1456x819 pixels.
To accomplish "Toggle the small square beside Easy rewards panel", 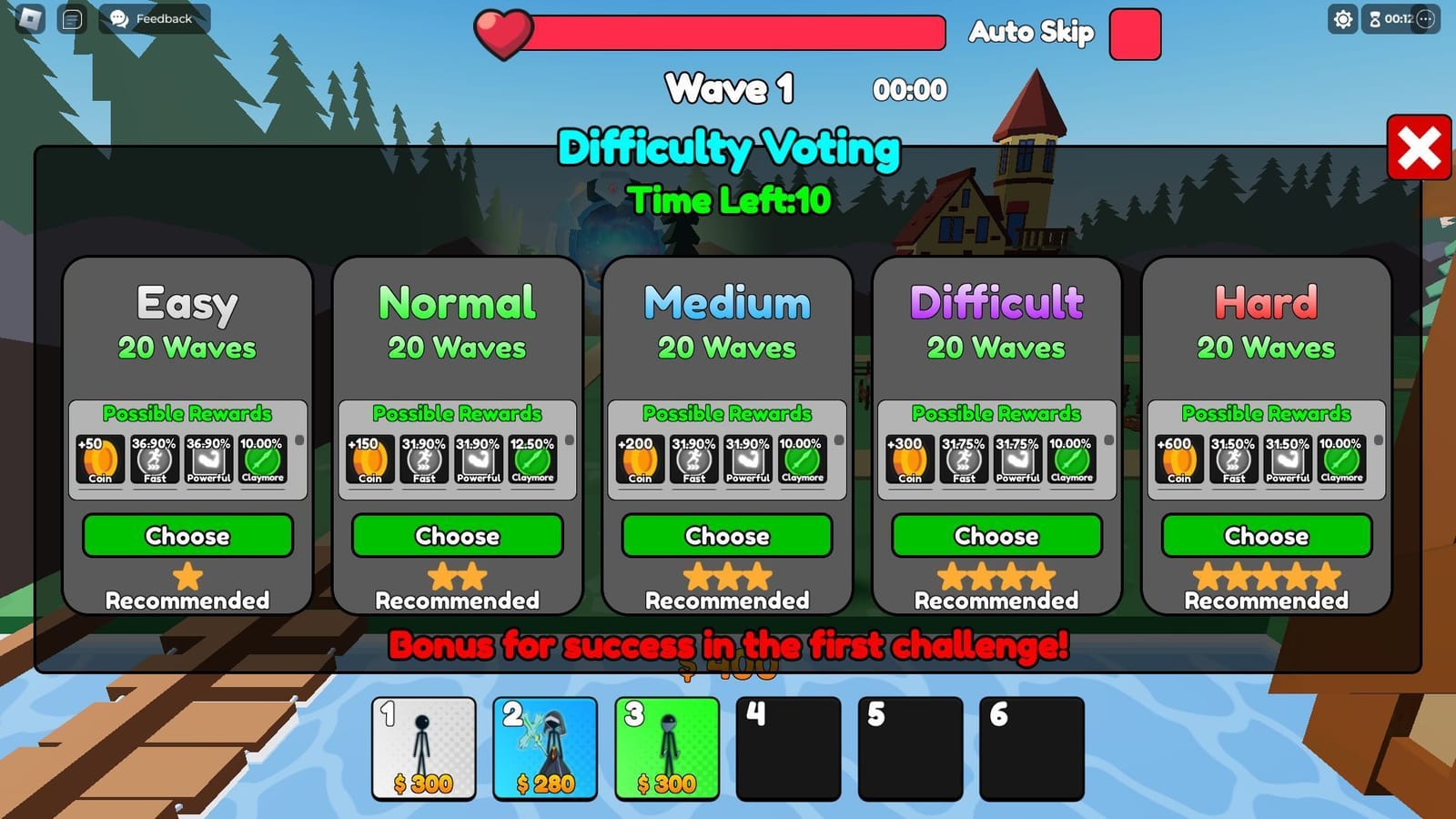I will coord(299,440).
